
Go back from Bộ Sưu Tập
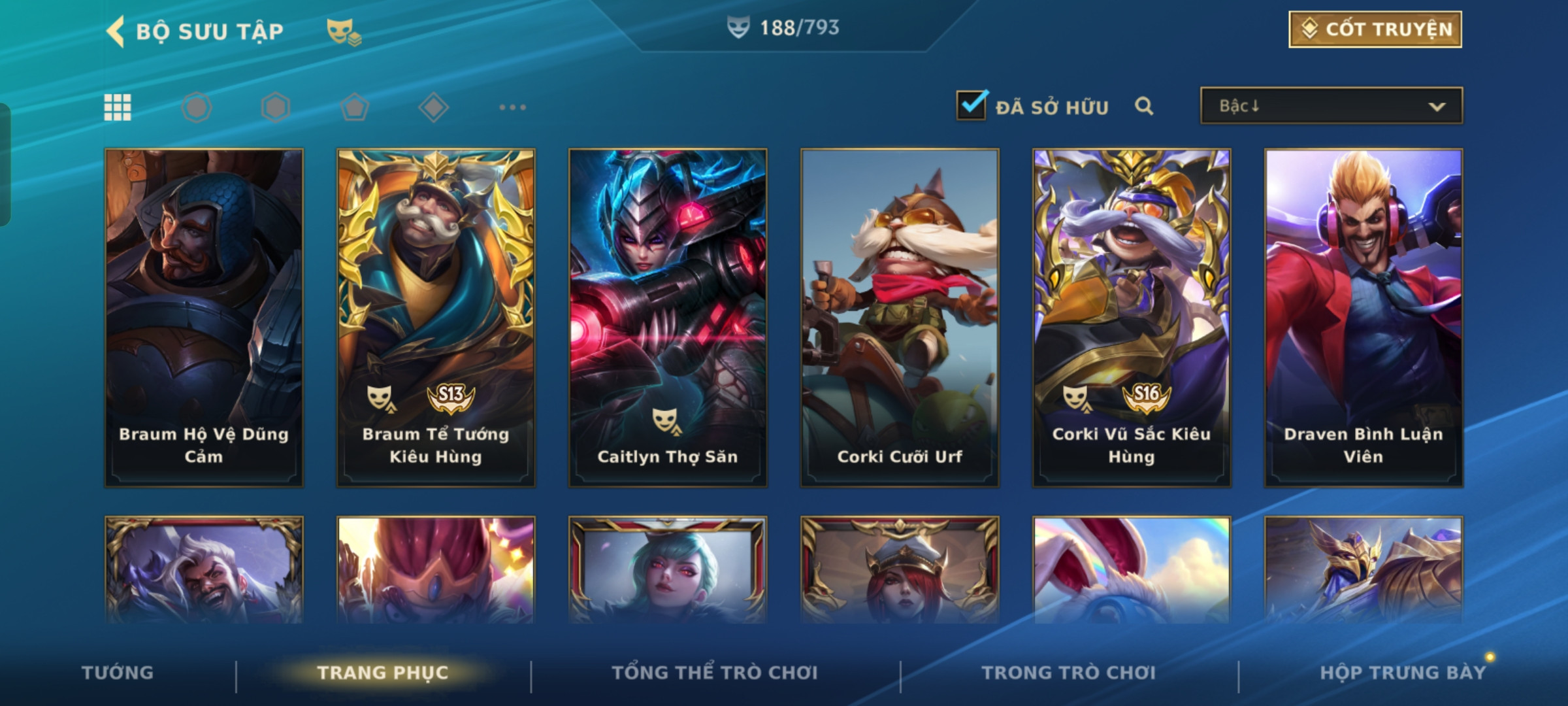[x=116, y=31]
